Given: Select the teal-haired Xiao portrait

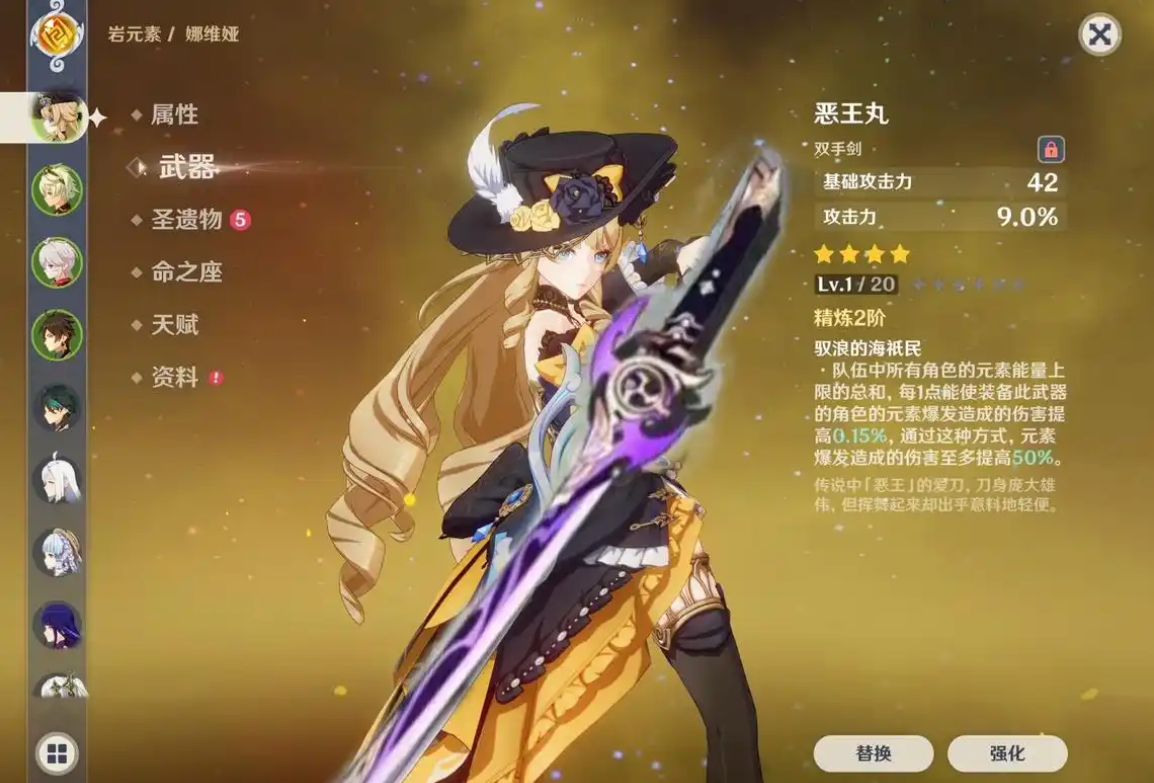Looking at the screenshot, I should 56,408.
